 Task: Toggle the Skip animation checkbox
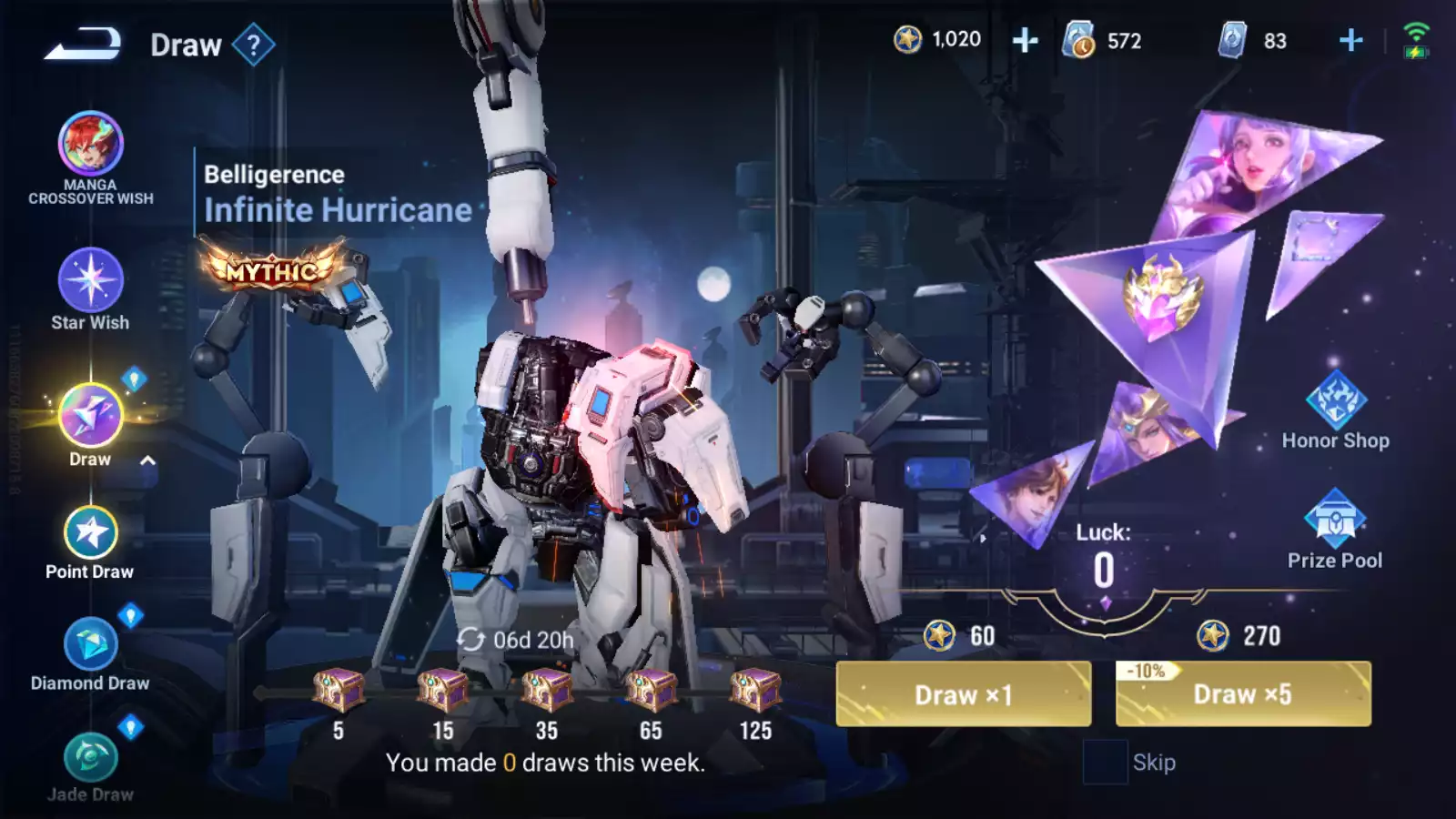coord(1105,763)
